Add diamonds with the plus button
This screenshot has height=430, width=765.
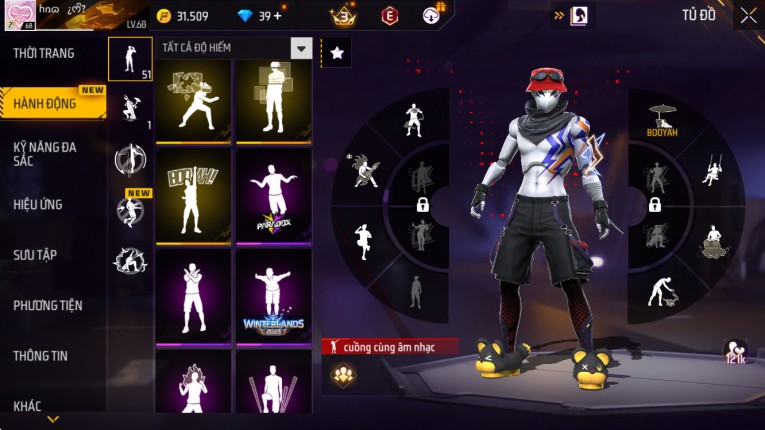point(277,16)
